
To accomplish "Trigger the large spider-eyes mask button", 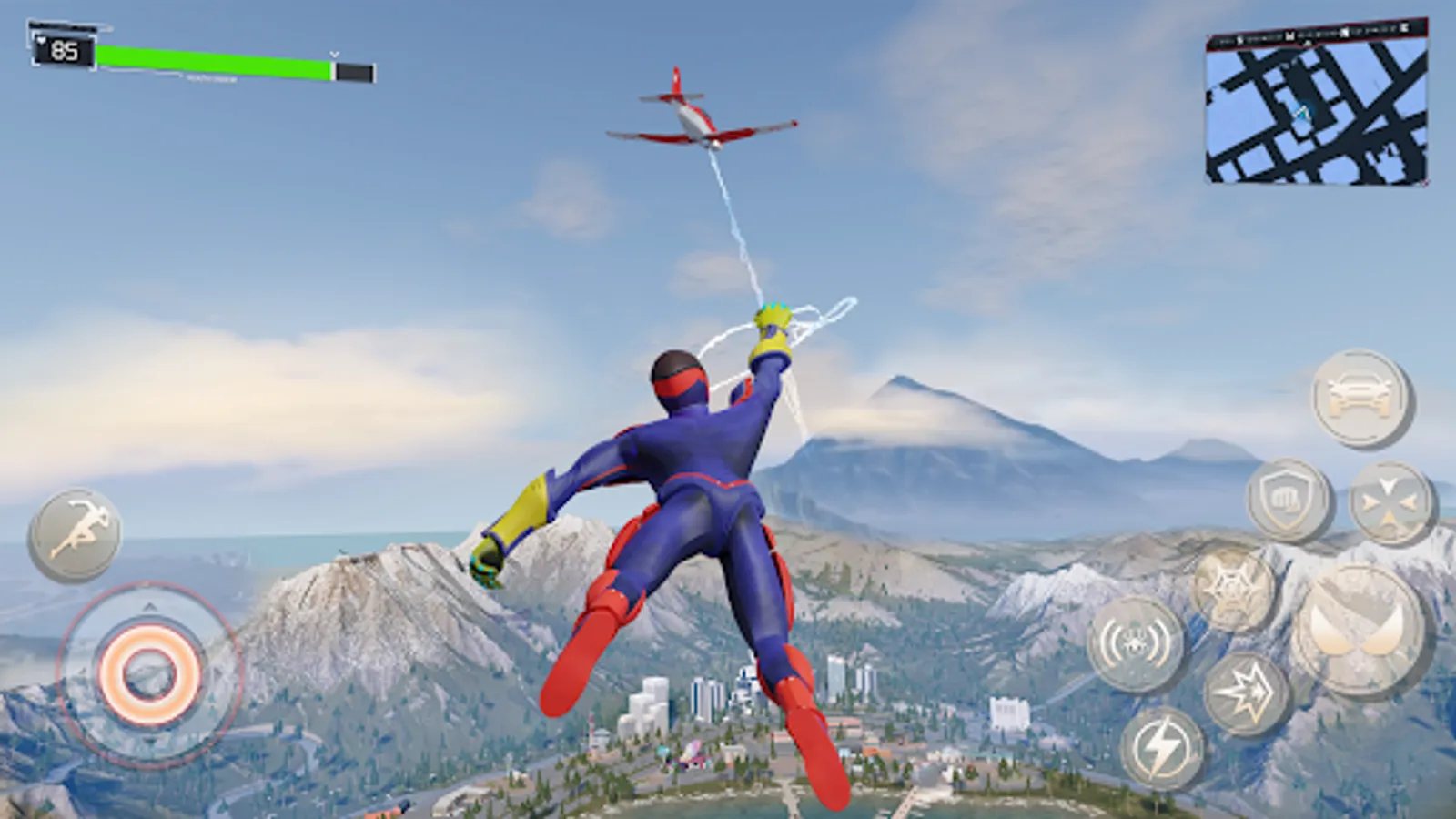I will (x=1360, y=630).
